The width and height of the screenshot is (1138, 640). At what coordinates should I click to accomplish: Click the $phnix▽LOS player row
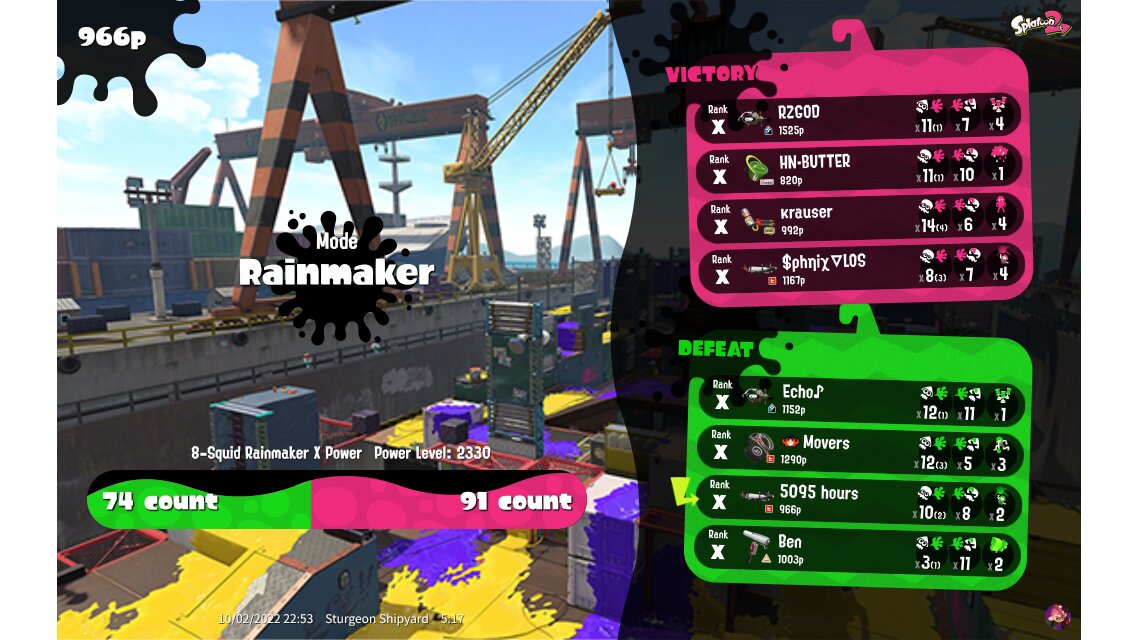pyautogui.click(x=860, y=268)
